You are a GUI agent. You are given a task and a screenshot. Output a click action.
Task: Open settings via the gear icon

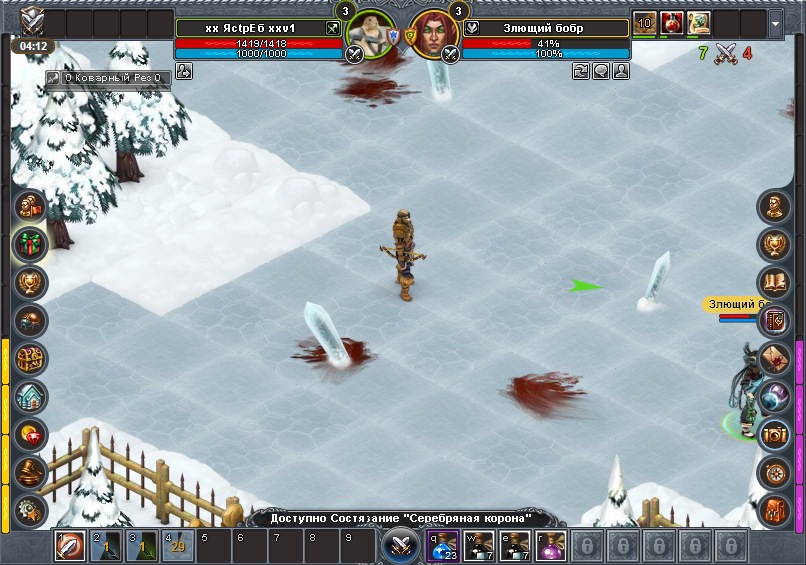pyautogui.click(x=30, y=509)
